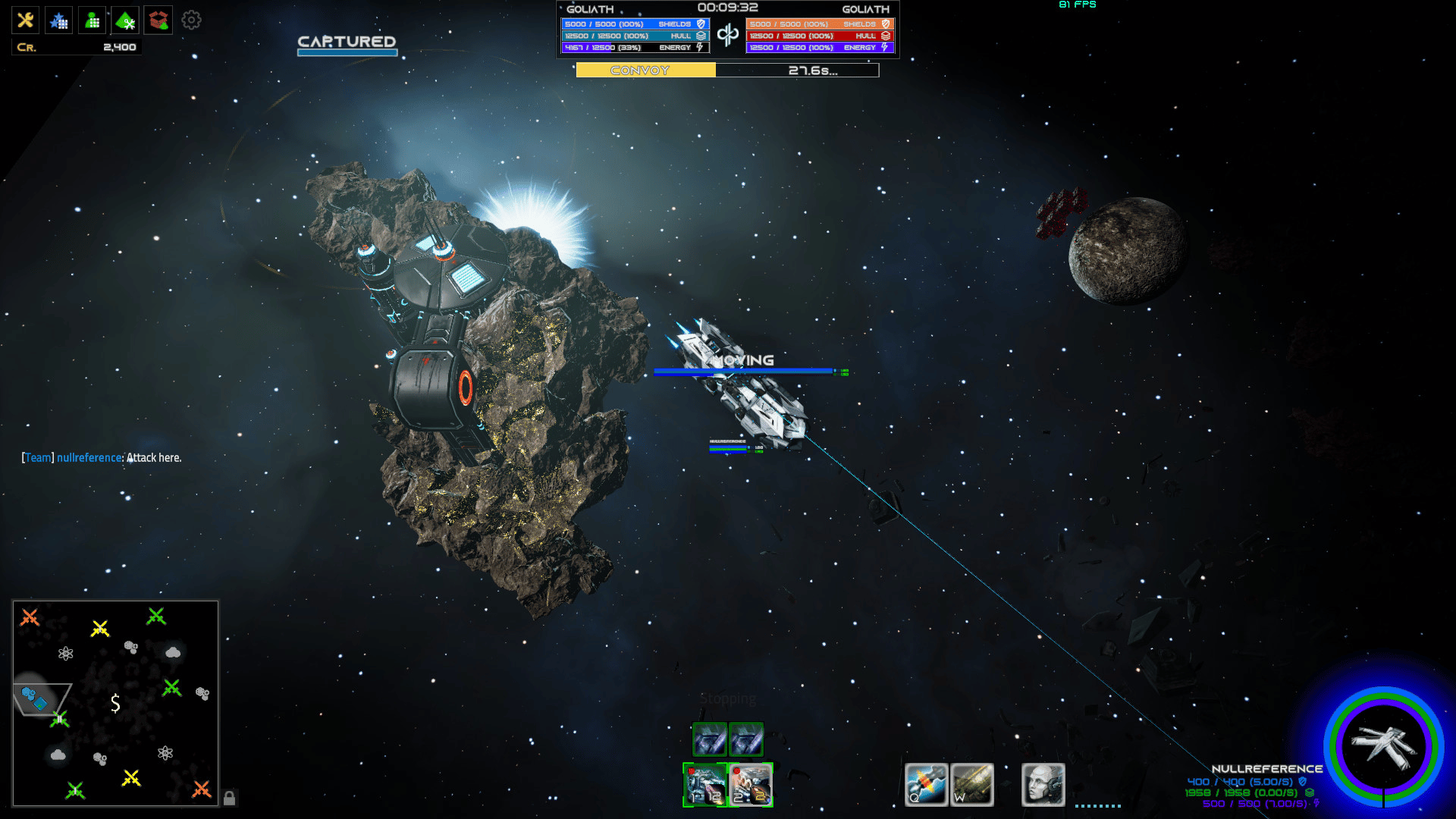Open the gear settings icon
The width and height of the screenshot is (1456, 819).
tap(191, 20)
